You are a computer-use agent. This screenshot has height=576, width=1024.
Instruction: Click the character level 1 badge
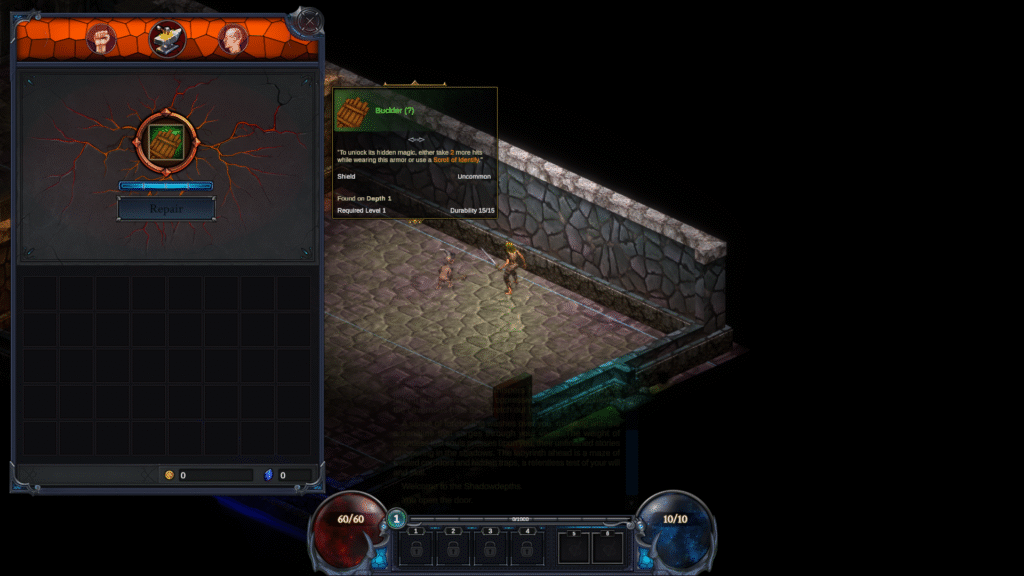pyautogui.click(x=396, y=518)
